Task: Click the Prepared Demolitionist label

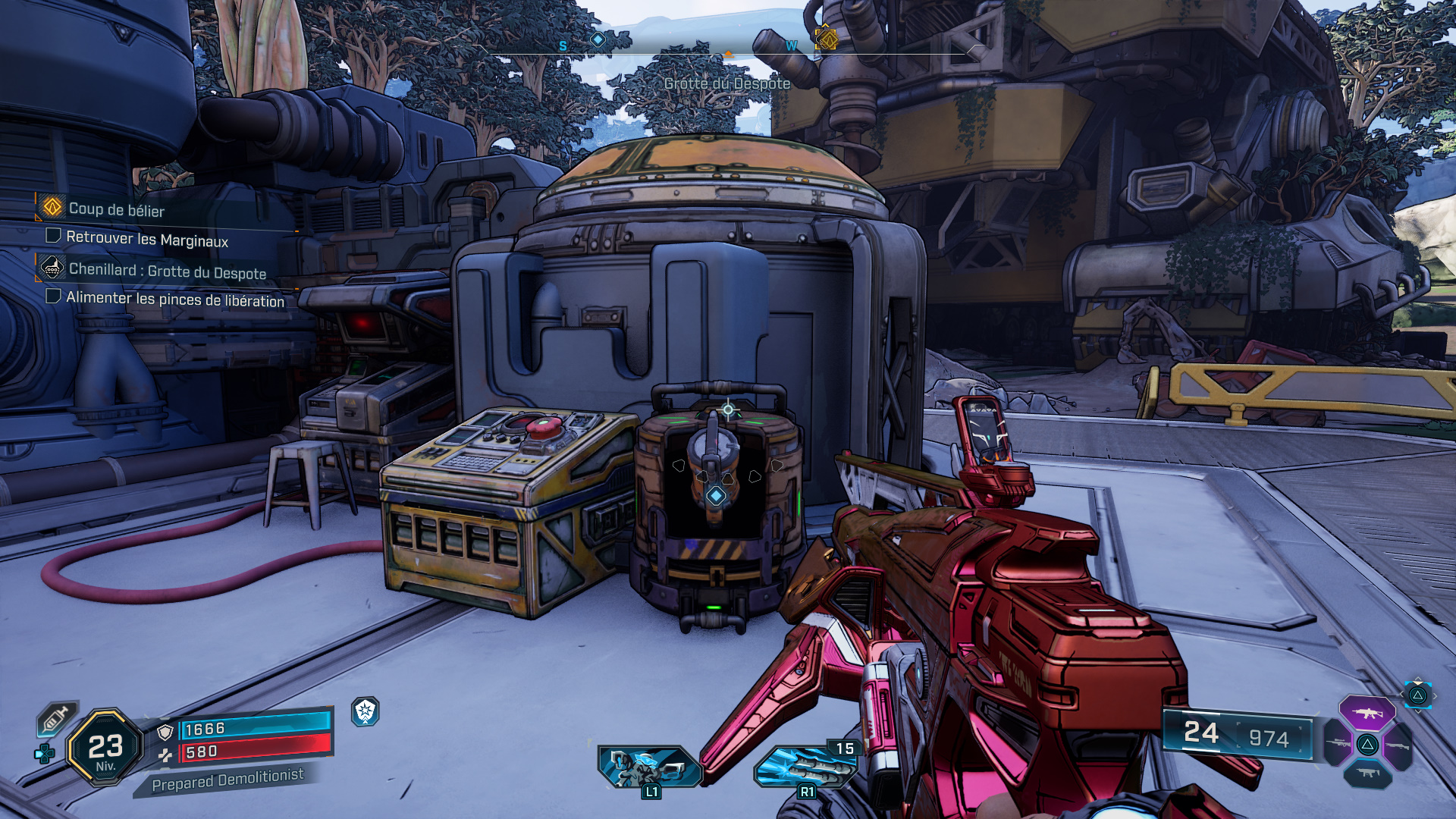Action: pos(229,776)
